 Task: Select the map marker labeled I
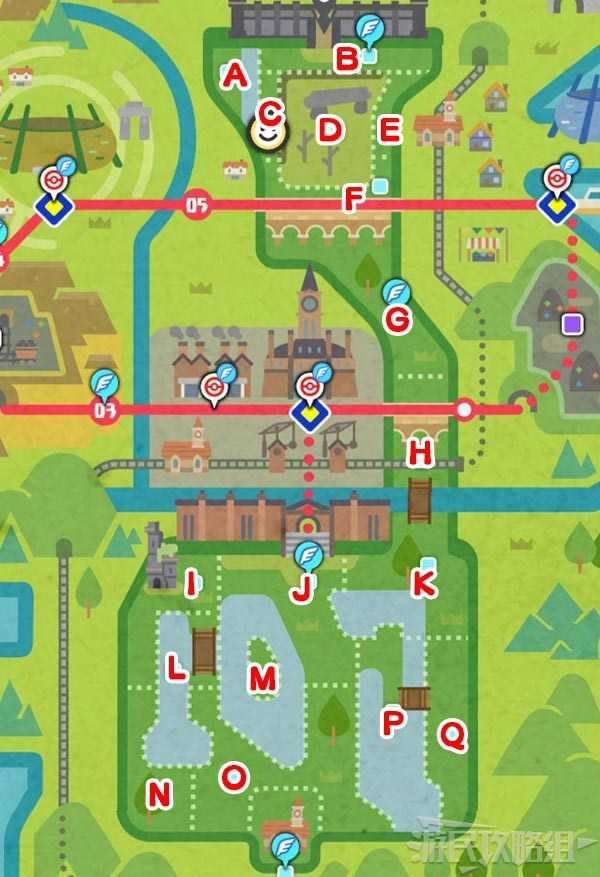click(191, 585)
